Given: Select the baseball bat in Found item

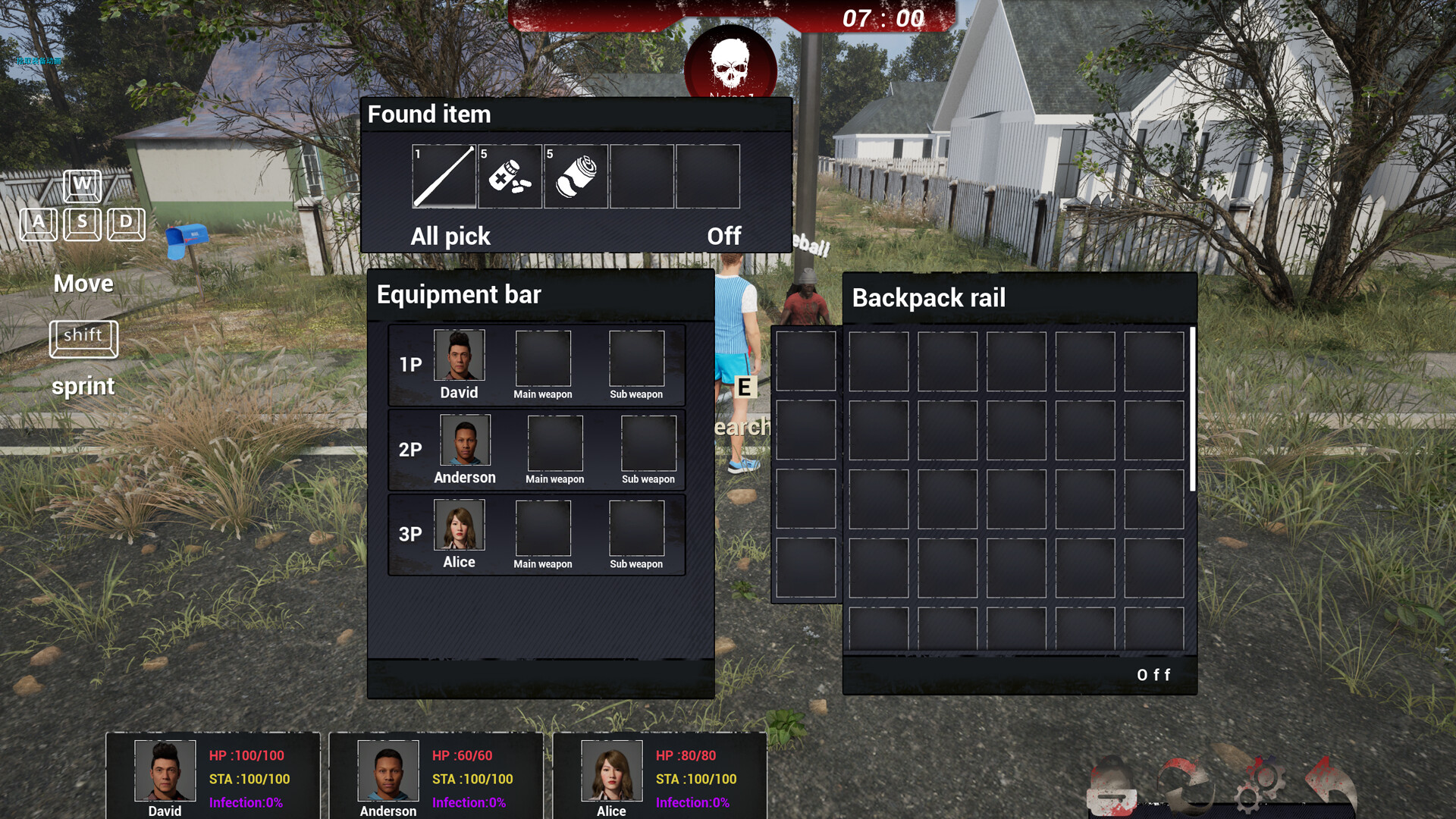Looking at the screenshot, I should [x=443, y=176].
